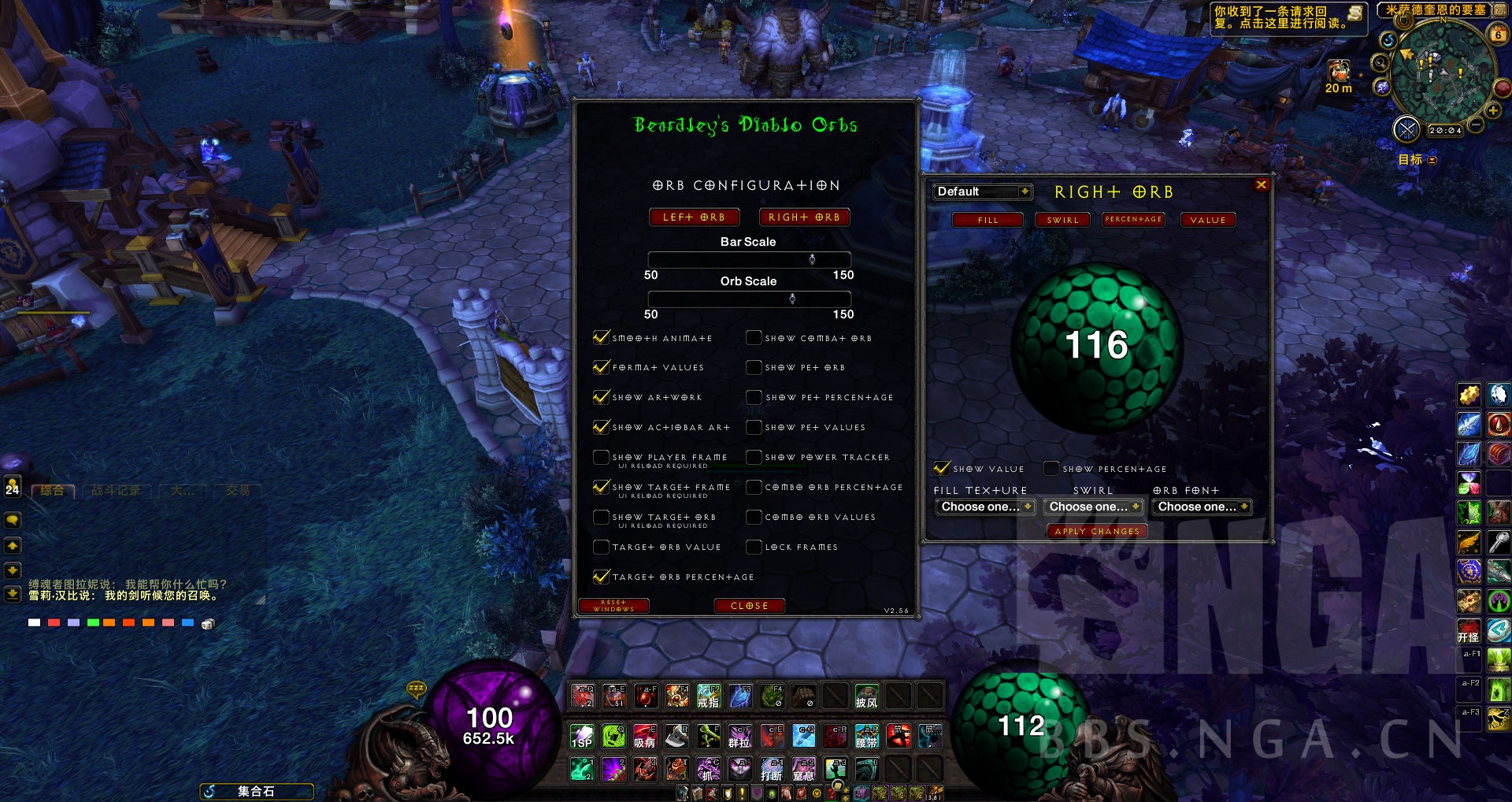Check the Show Percentage option in Right Orb panel
This screenshot has height=802, width=1512.
[x=1051, y=468]
